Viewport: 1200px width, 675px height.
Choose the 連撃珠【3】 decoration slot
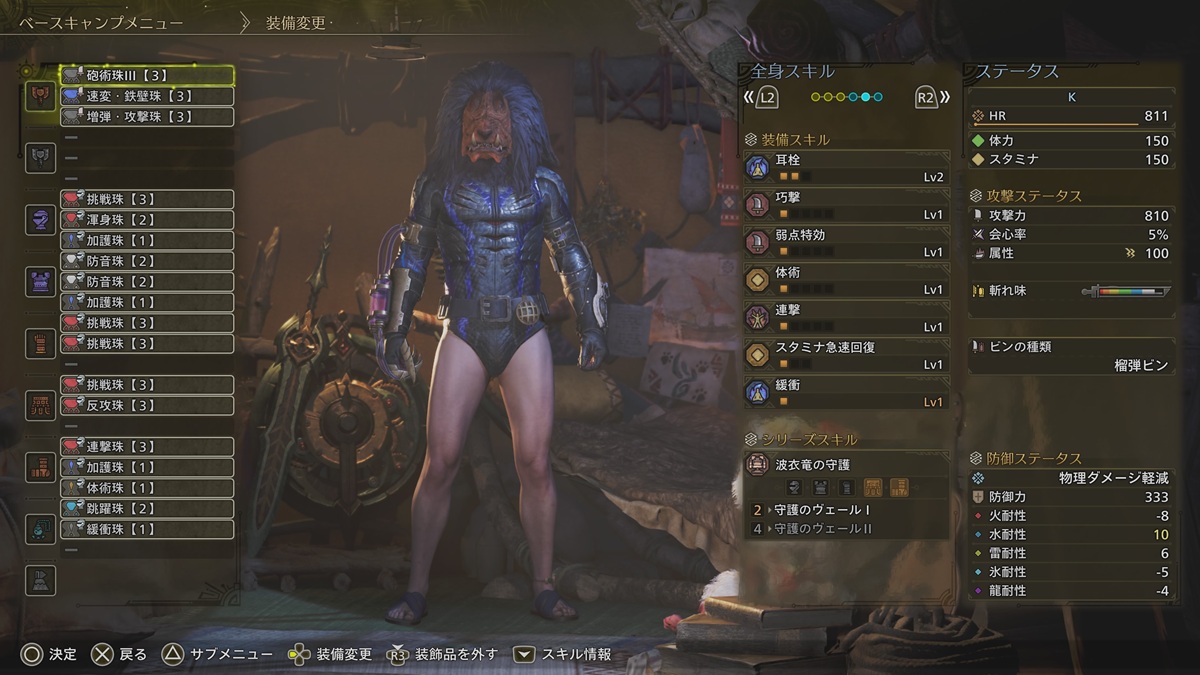tap(147, 446)
